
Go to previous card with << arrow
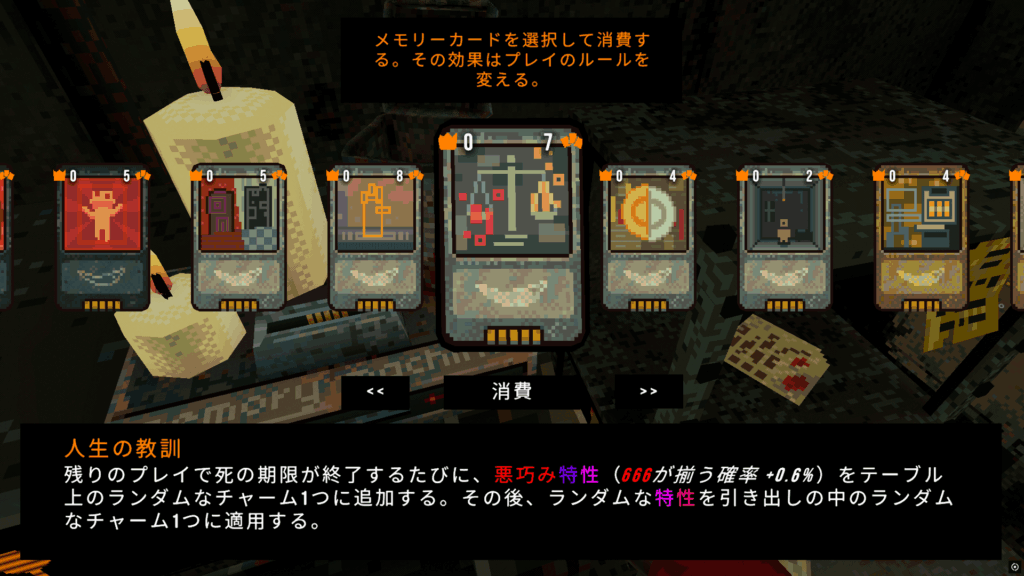tap(375, 391)
